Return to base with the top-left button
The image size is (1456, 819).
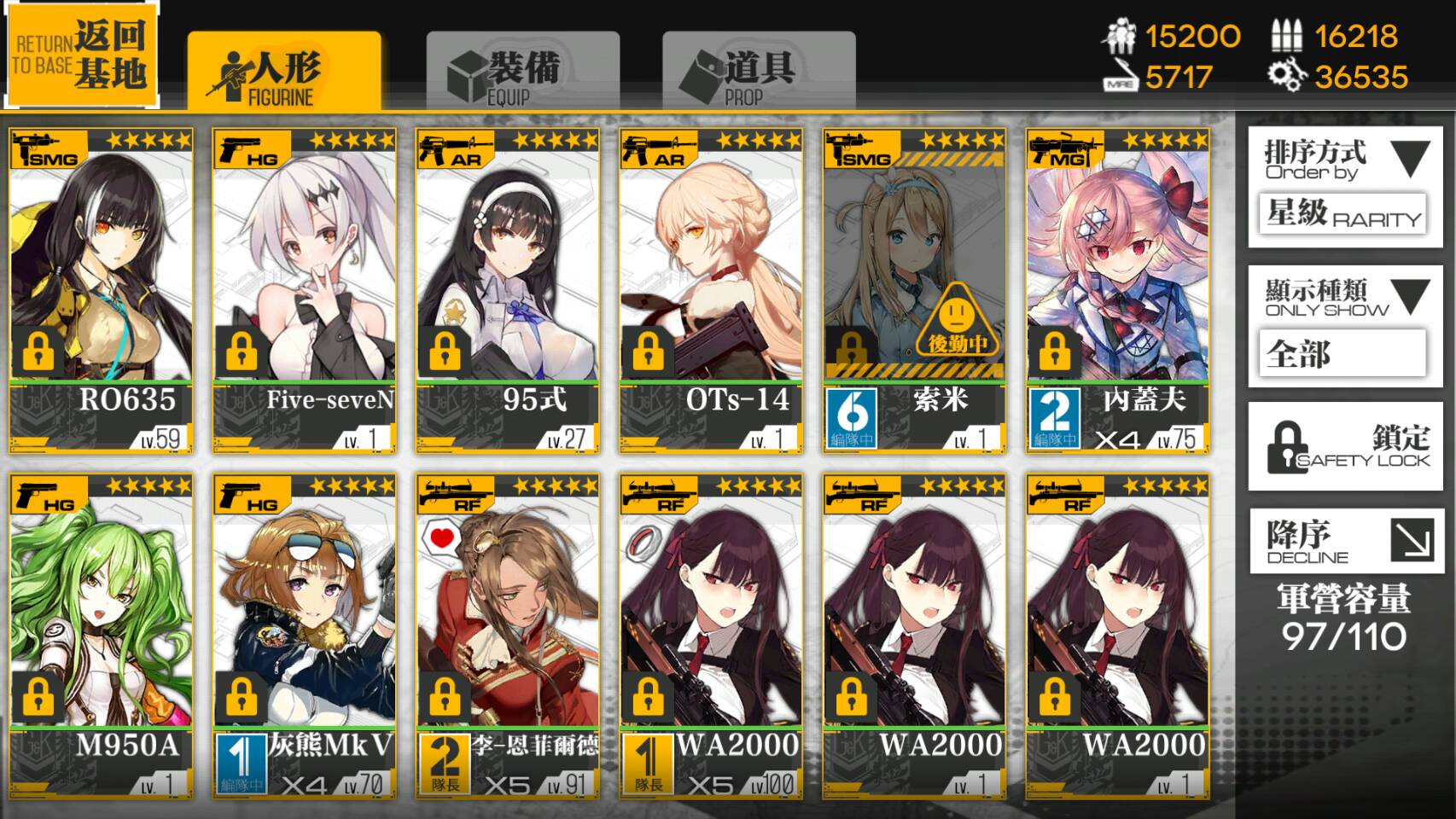82,56
